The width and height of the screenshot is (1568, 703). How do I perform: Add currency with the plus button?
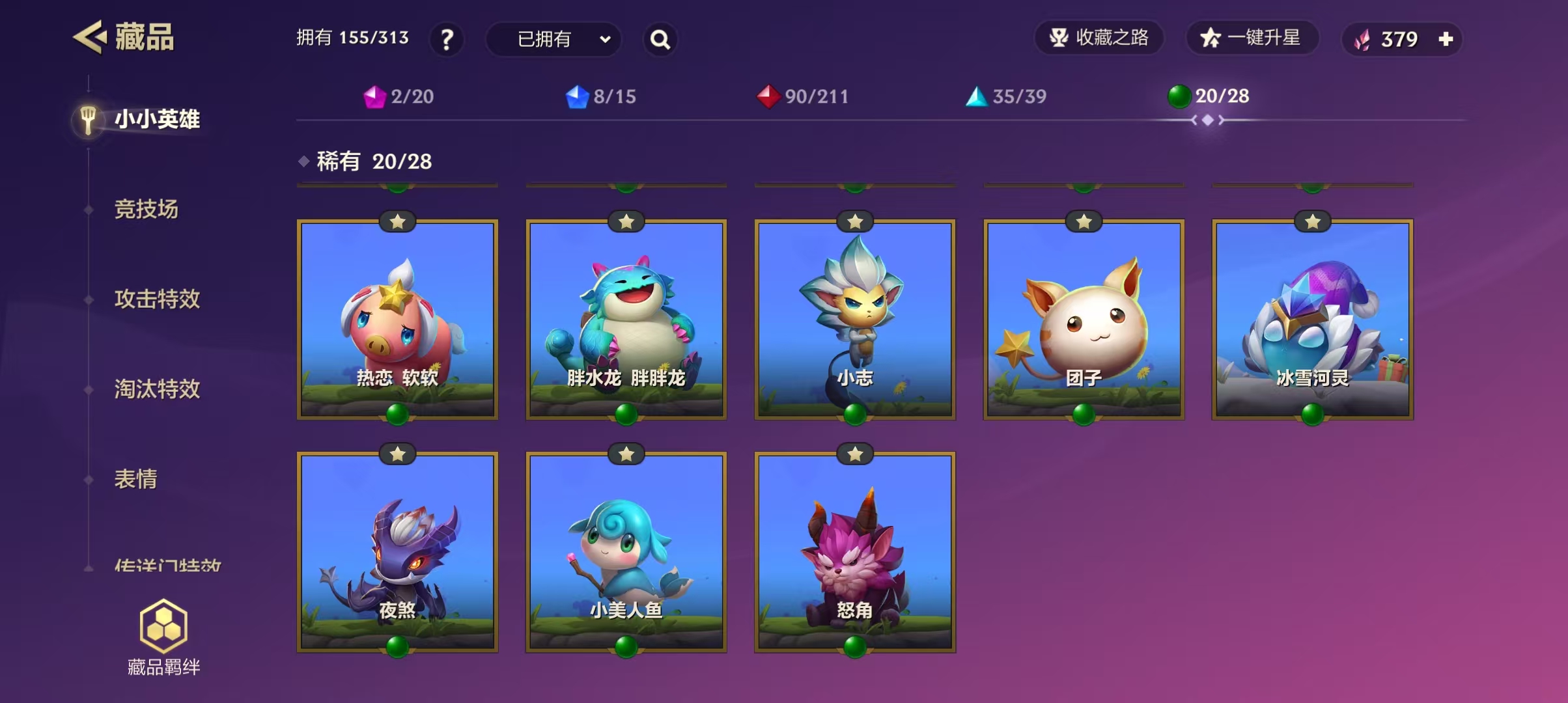point(1446,40)
